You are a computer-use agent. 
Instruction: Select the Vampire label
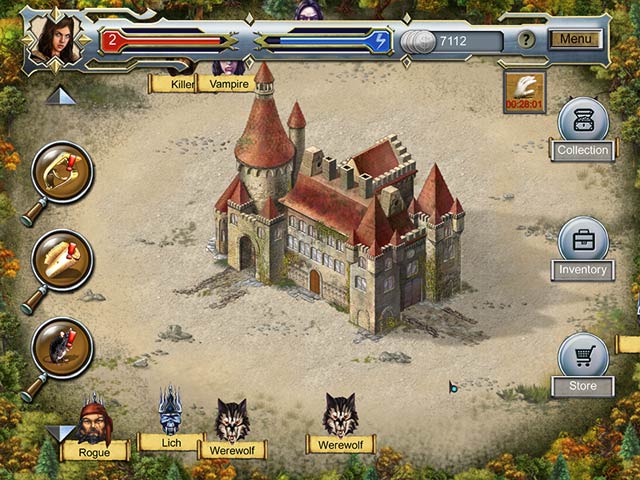(x=227, y=84)
